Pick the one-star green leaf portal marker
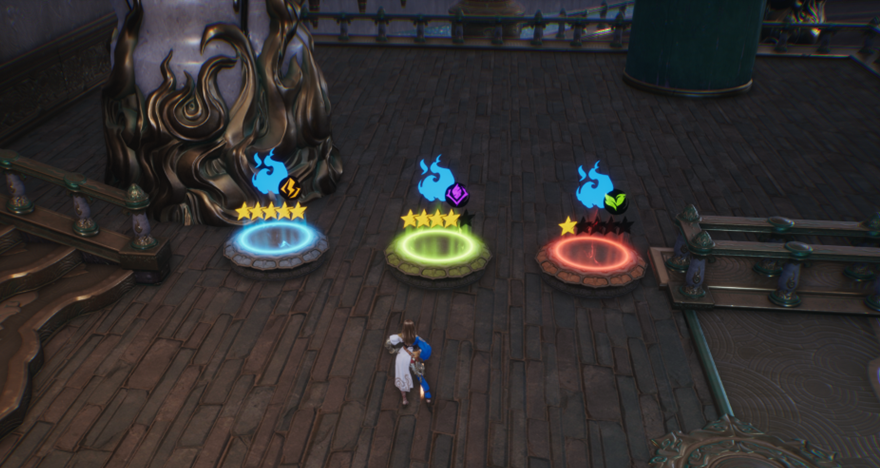The height and width of the screenshot is (468, 880). 597,189
